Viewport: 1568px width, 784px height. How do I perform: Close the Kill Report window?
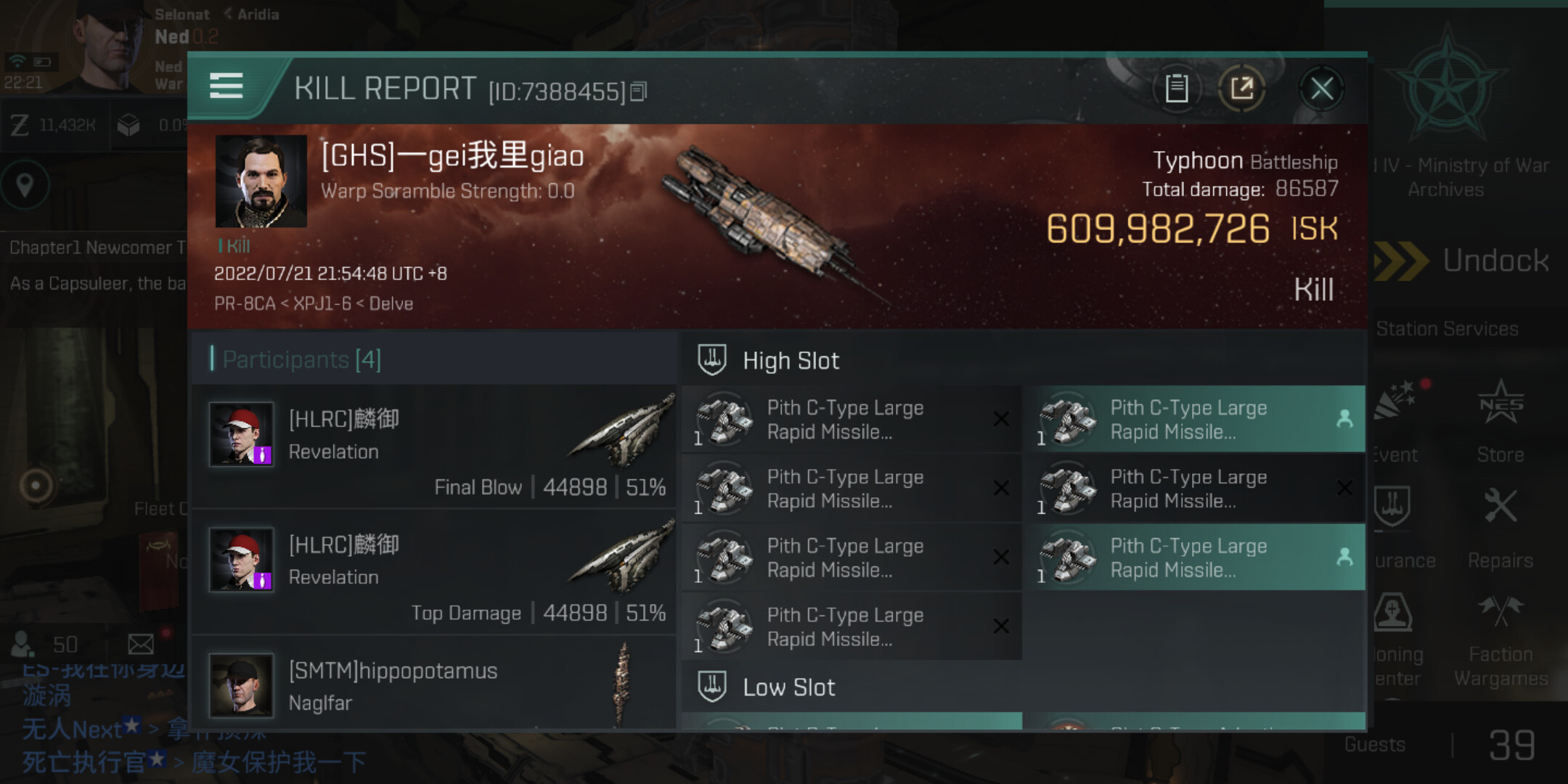[x=1321, y=89]
